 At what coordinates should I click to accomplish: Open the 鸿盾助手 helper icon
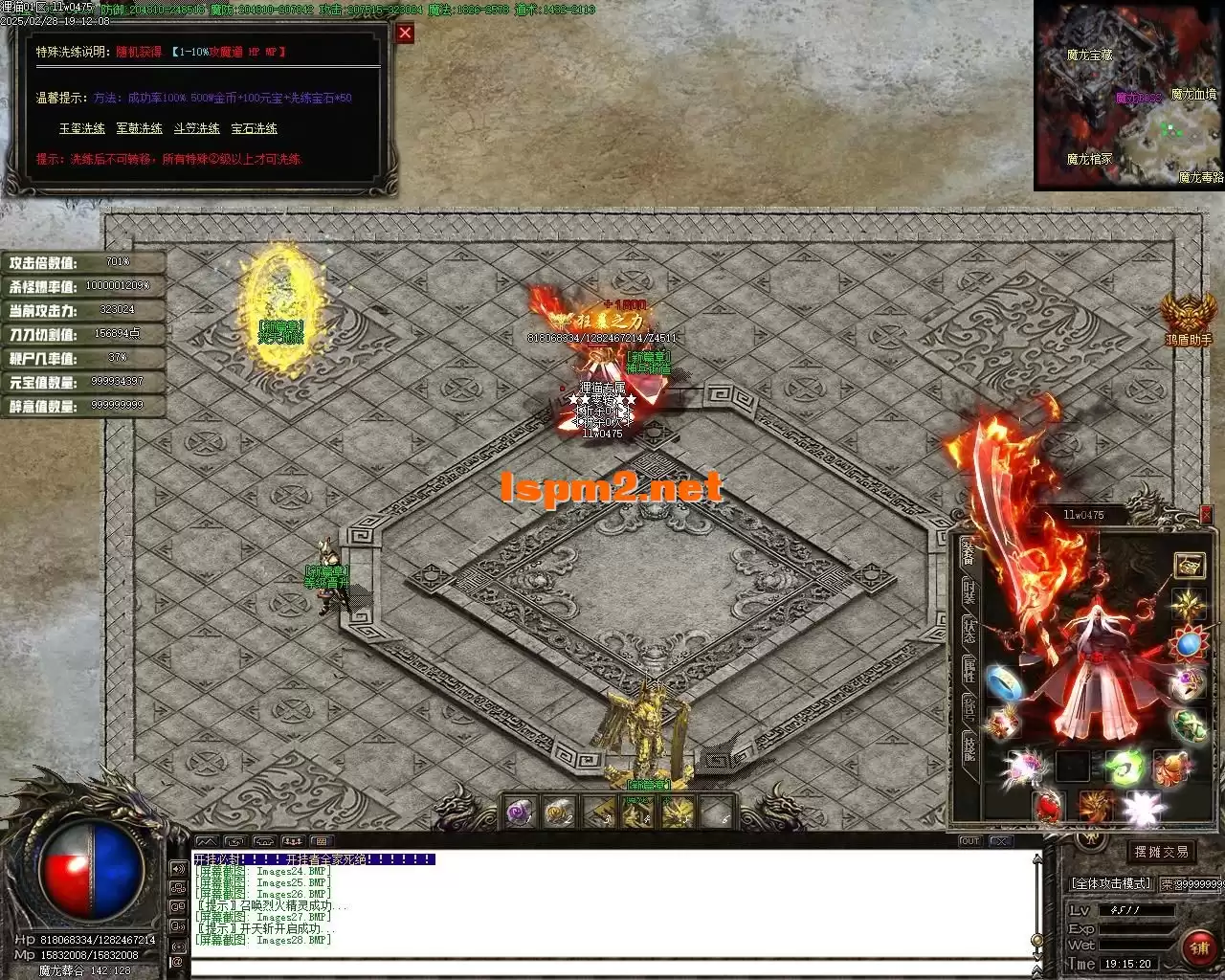pos(1188,318)
